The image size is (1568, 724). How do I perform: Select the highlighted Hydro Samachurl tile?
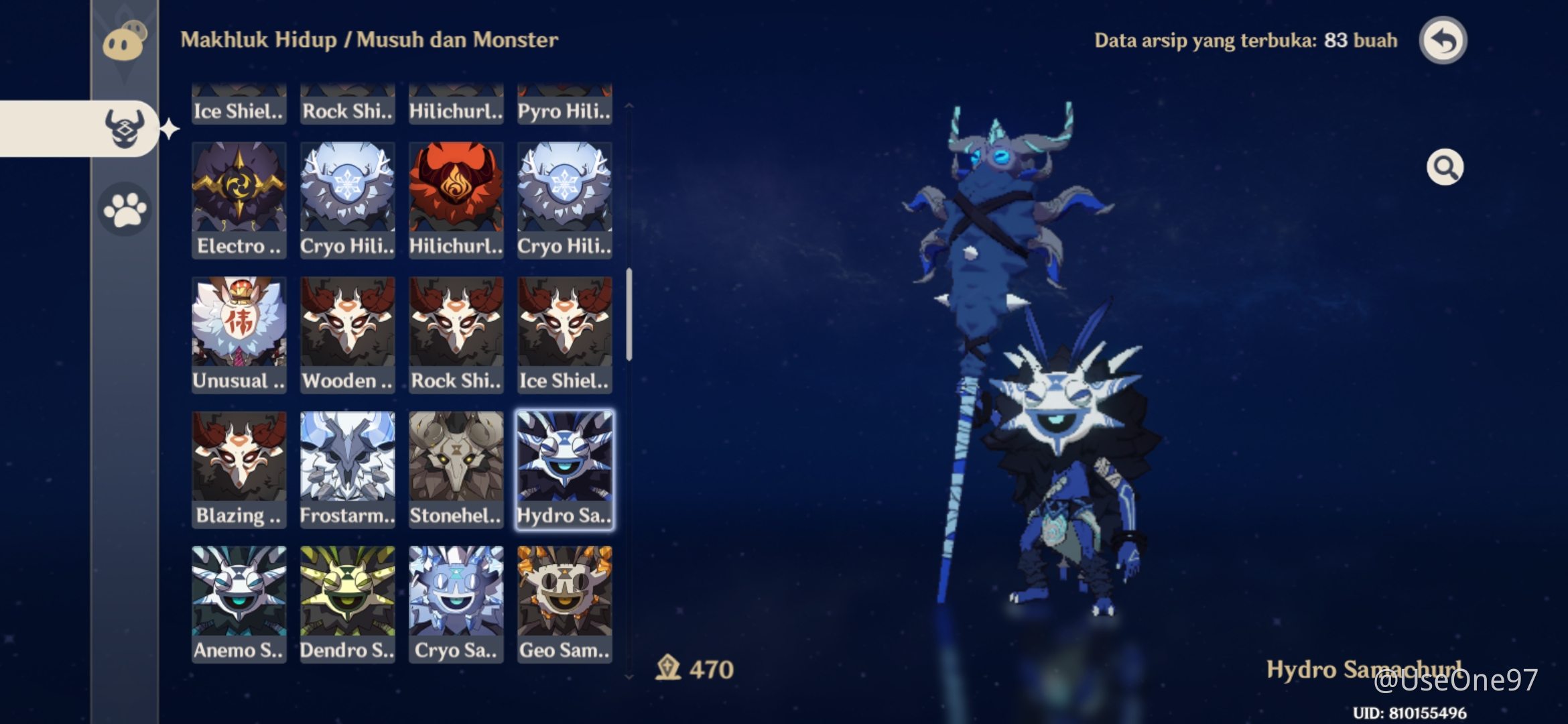(564, 469)
